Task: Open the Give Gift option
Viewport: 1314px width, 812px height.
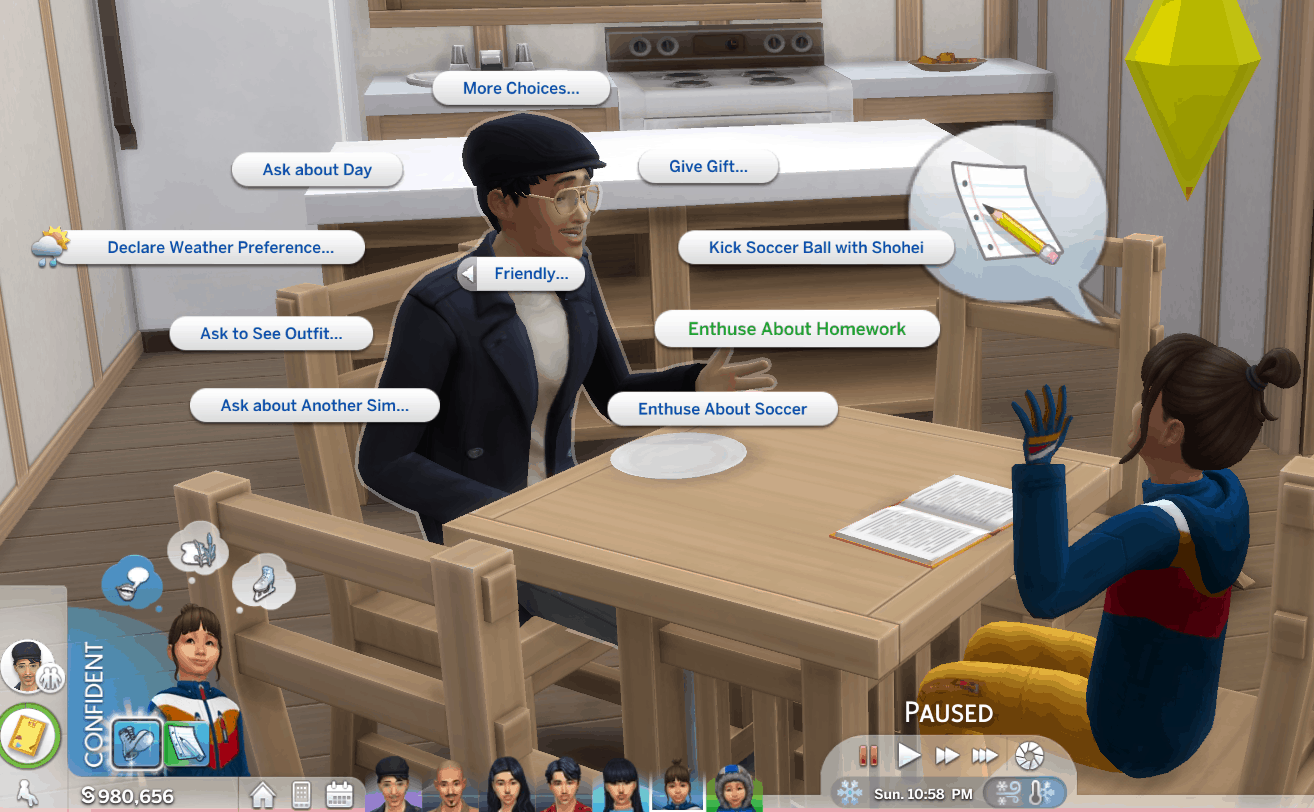Action: [x=708, y=167]
